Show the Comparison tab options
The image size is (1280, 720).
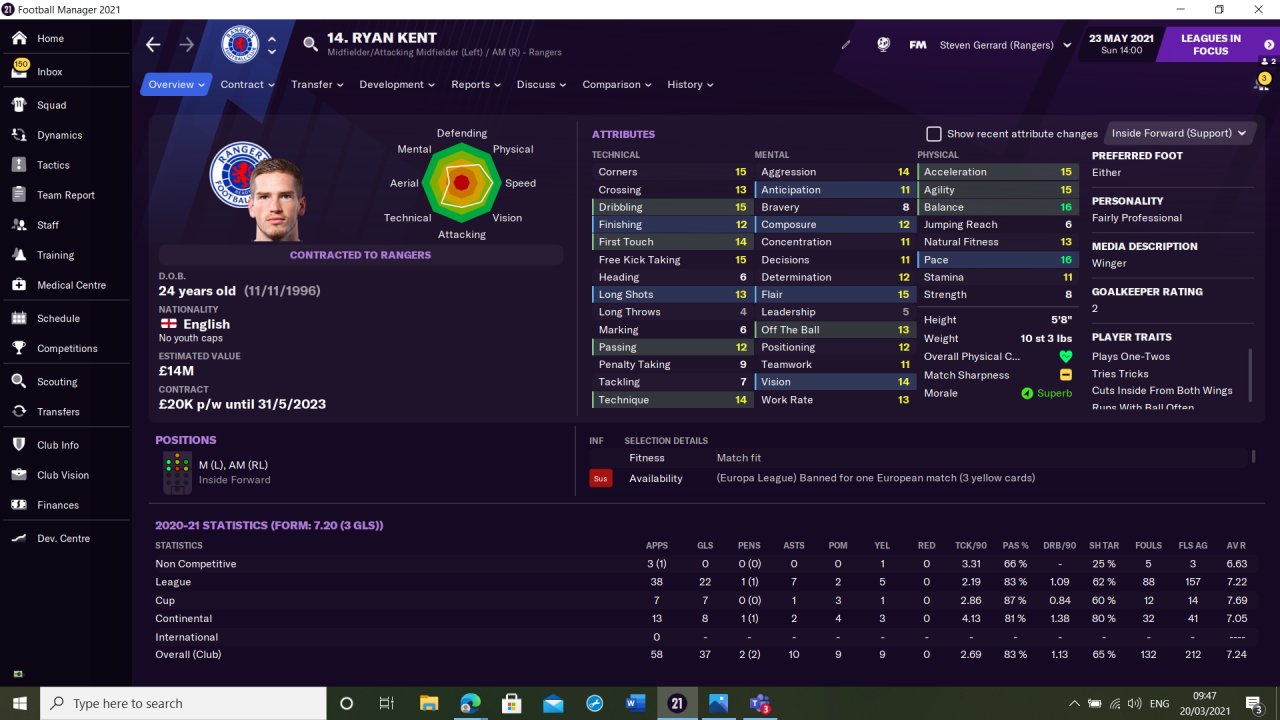616,85
